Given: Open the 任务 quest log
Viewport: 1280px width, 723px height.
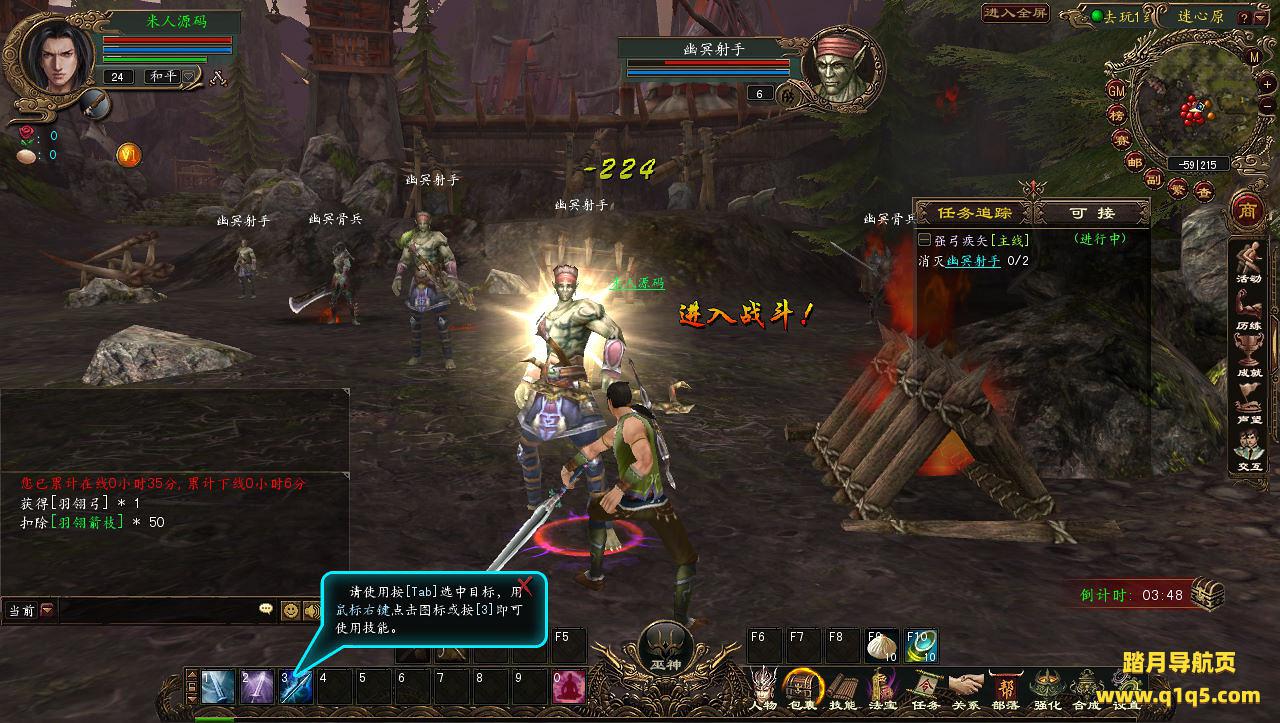Looking at the screenshot, I should 925,688.
